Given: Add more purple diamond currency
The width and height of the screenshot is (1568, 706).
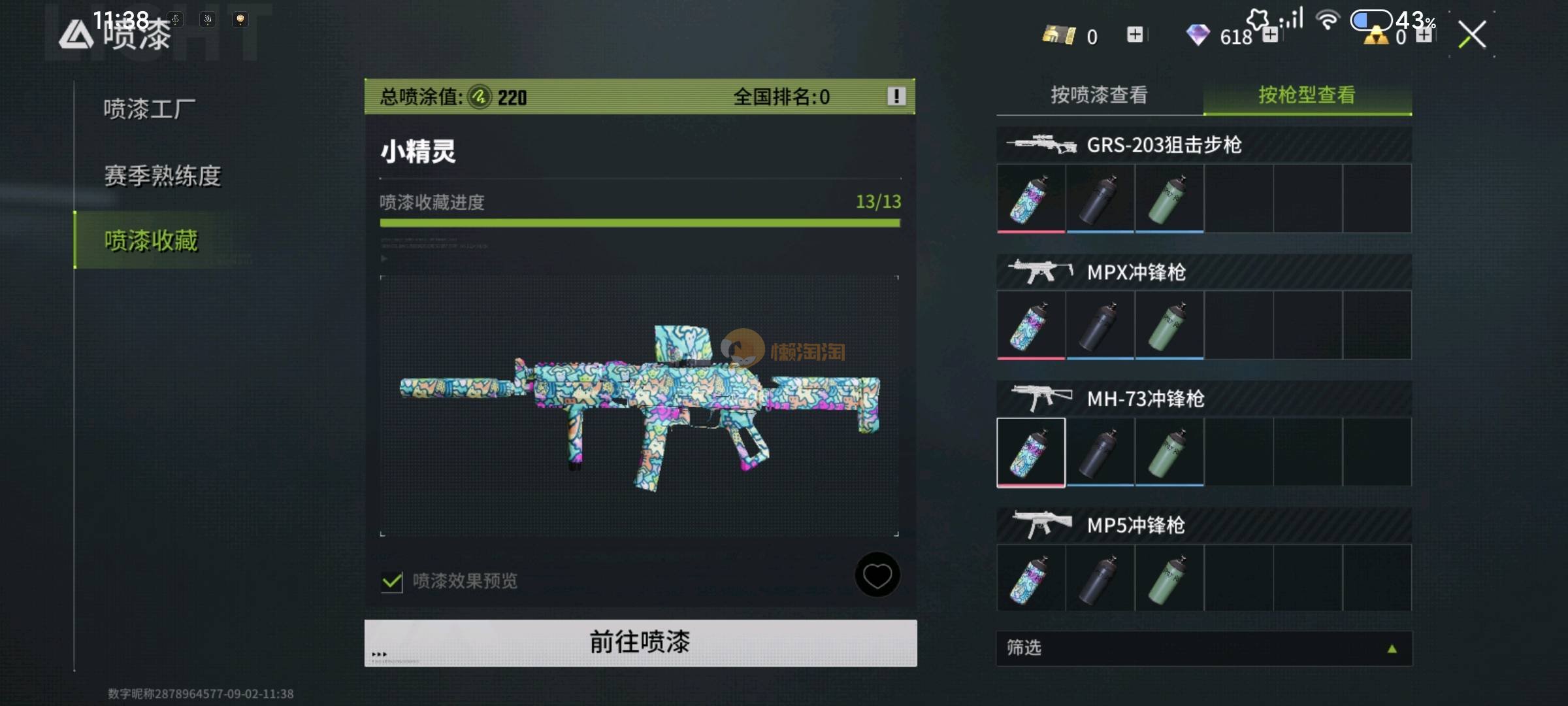Looking at the screenshot, I should click(1270, 35).
